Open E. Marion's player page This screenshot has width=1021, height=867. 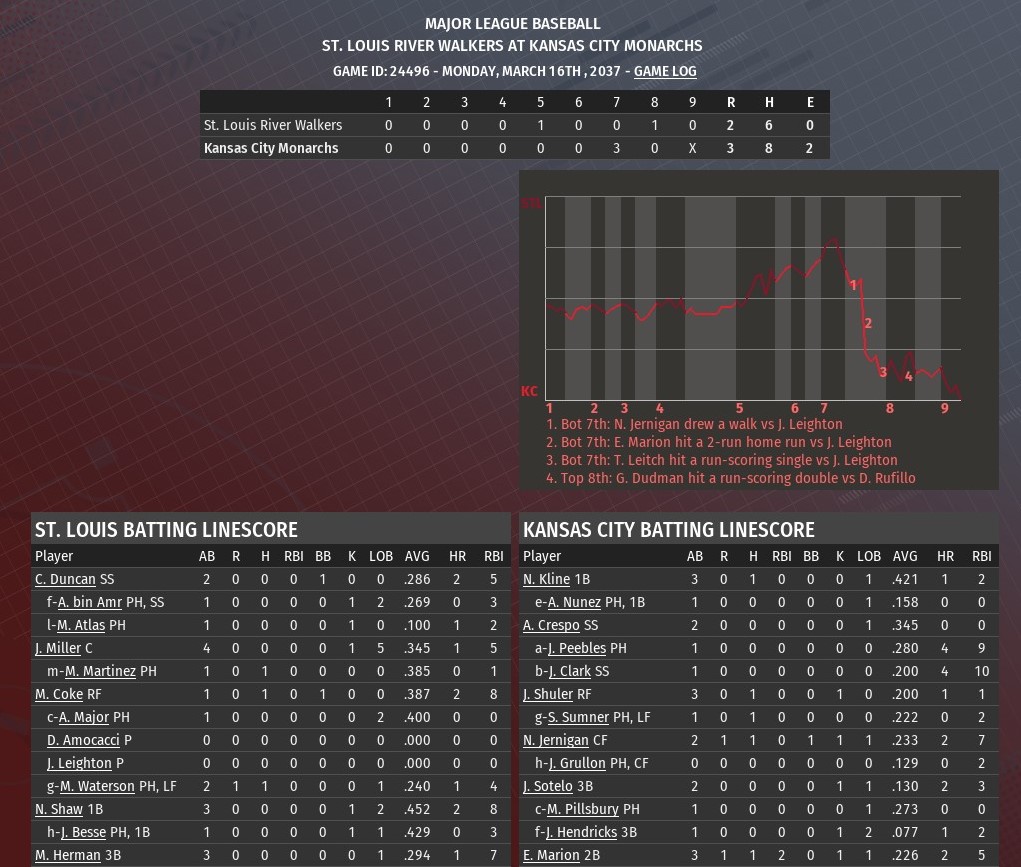[551, 855]
